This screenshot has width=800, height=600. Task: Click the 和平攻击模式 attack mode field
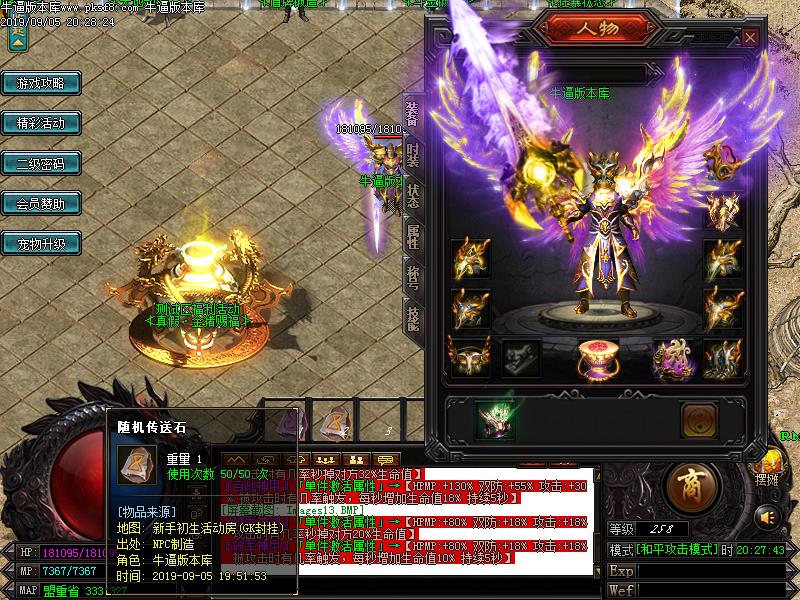678,551
